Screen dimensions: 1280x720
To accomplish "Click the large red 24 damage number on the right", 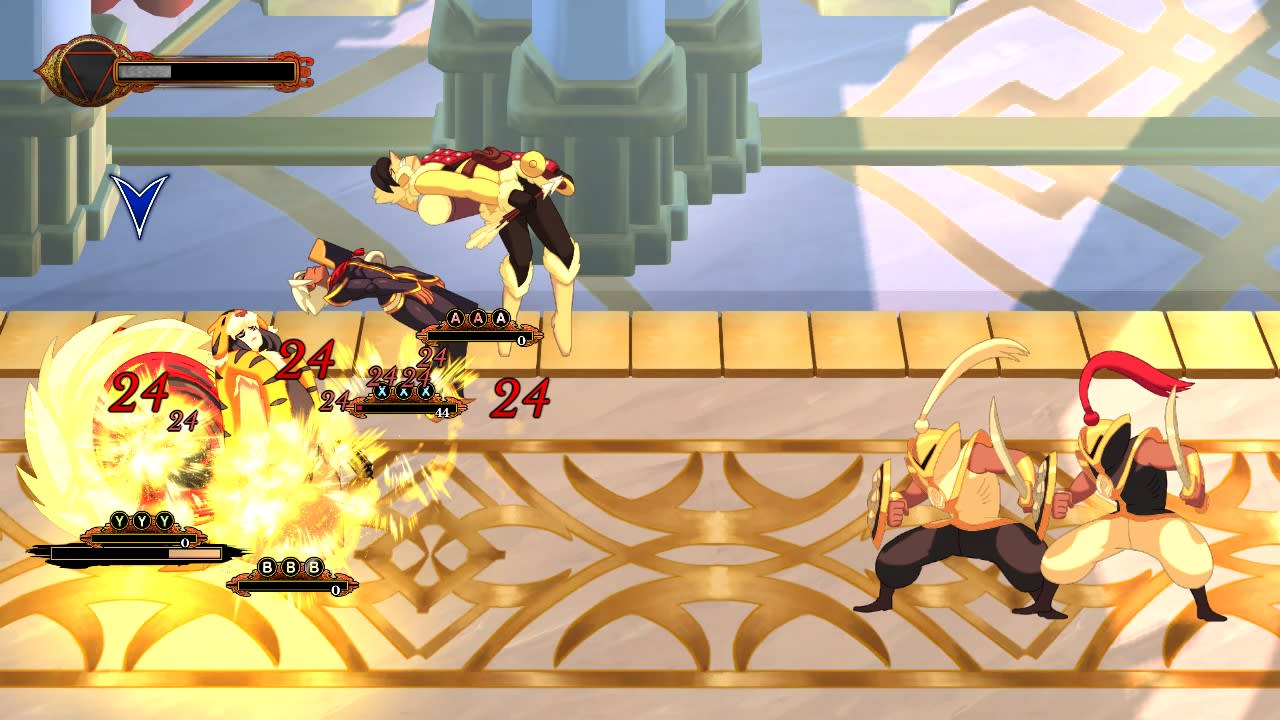I will pos(520,396).
